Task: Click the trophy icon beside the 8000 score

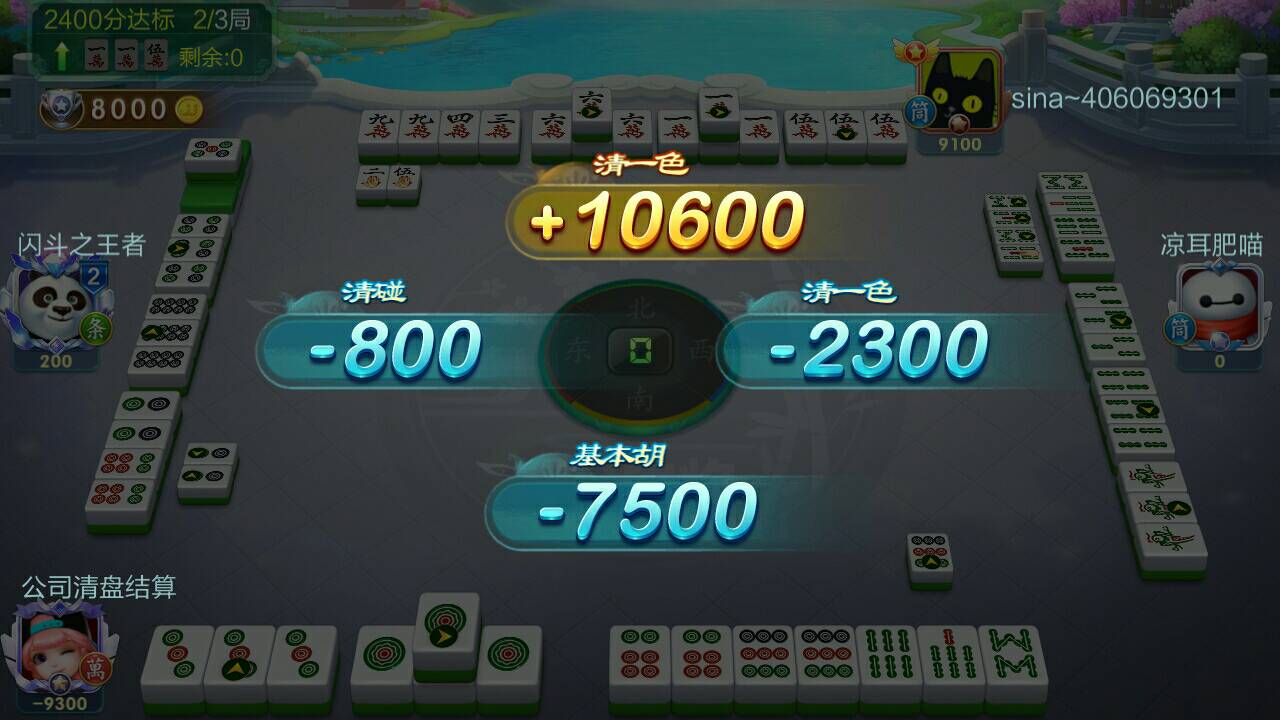Action: (60, 107)
